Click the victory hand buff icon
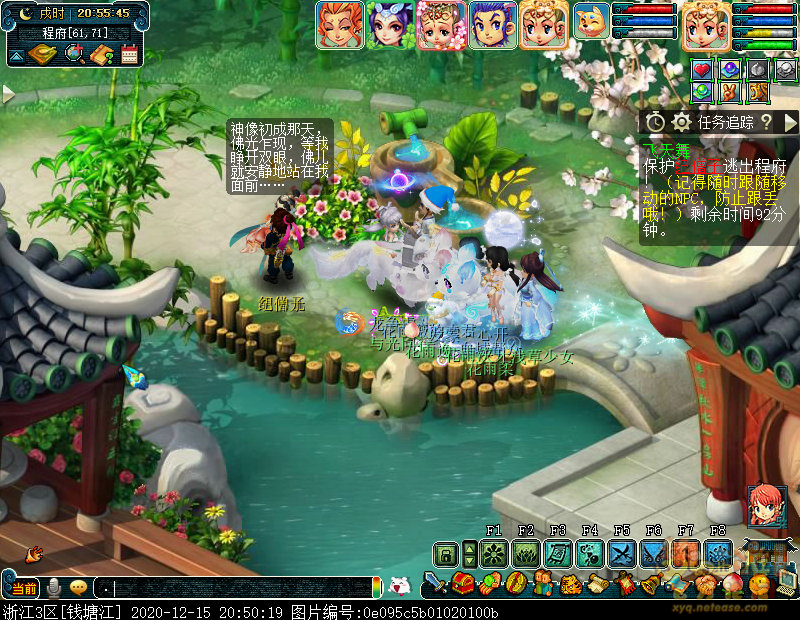800x620 pixels. point(730,92)
